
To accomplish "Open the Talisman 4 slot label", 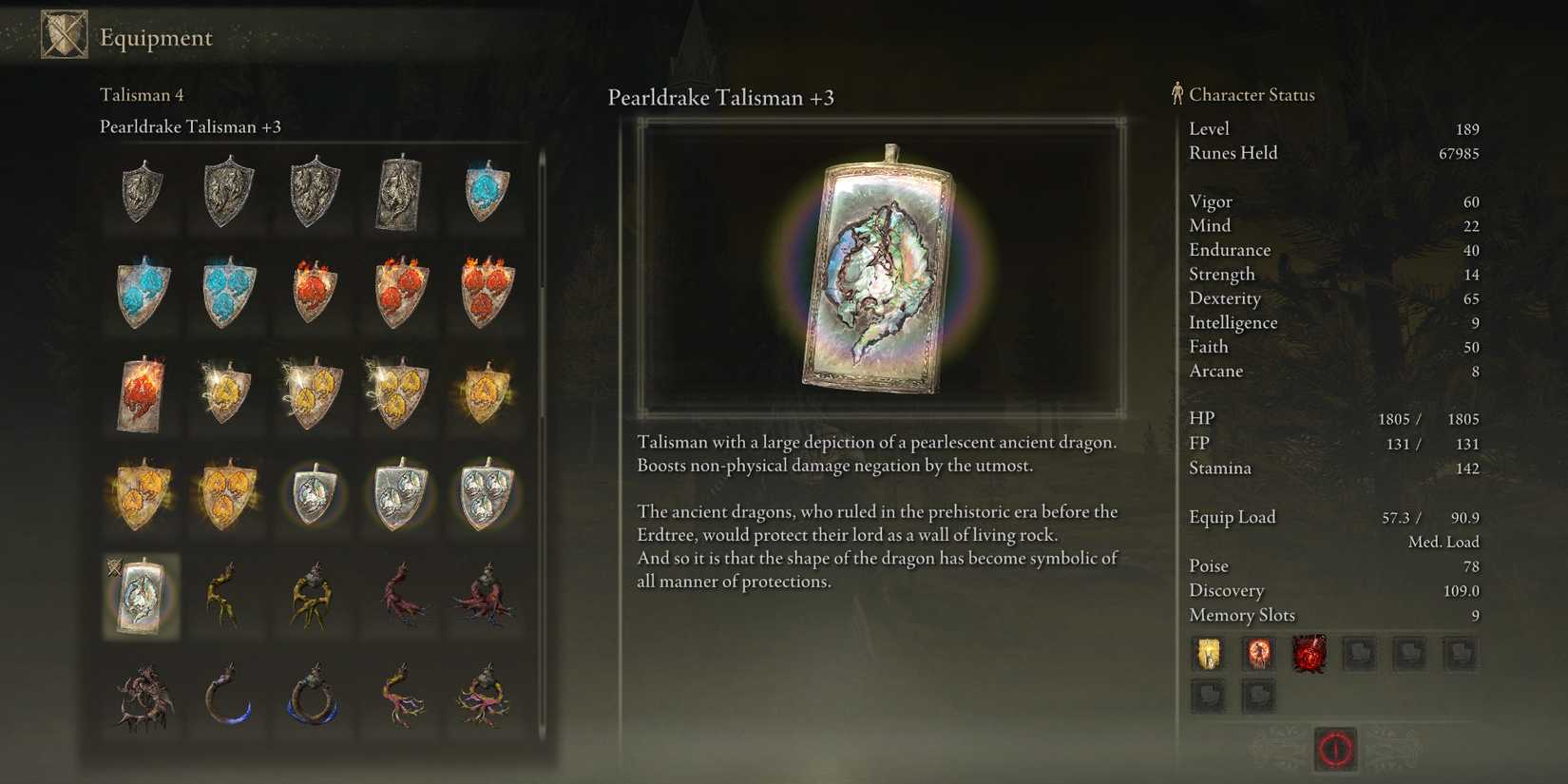I will pos(141,94).
